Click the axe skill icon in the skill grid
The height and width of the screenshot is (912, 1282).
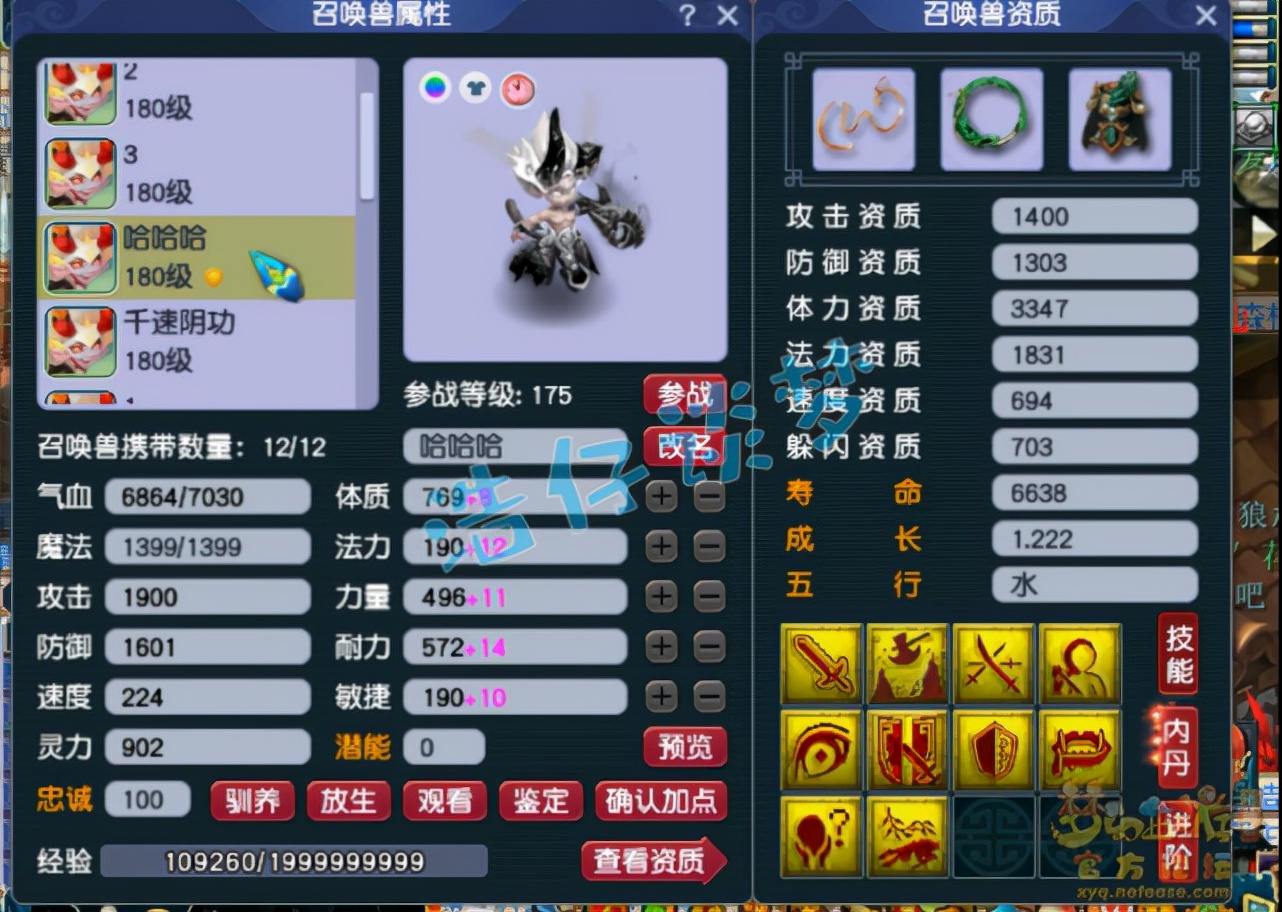point(907,662)
